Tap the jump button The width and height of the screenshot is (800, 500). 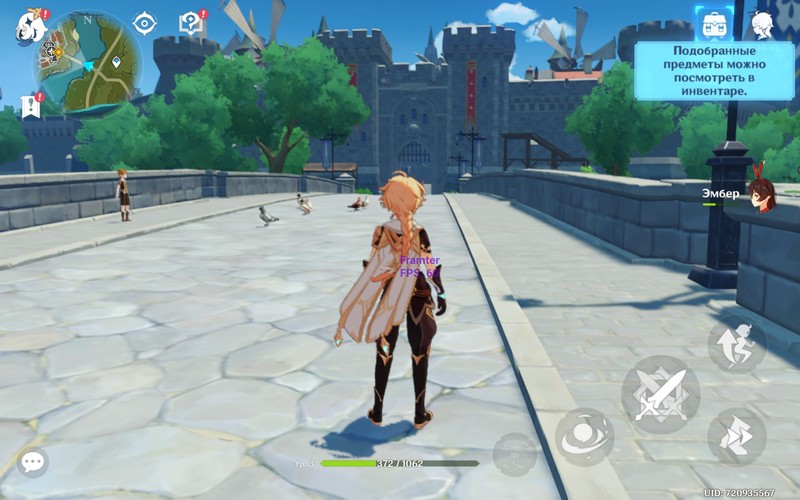[737, 345]
